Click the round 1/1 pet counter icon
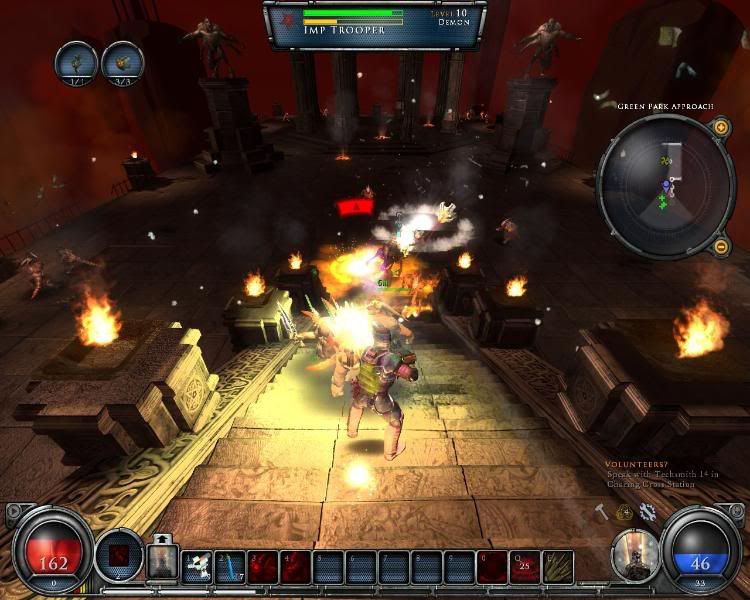750x600 pixels. (x=76, y=61)
